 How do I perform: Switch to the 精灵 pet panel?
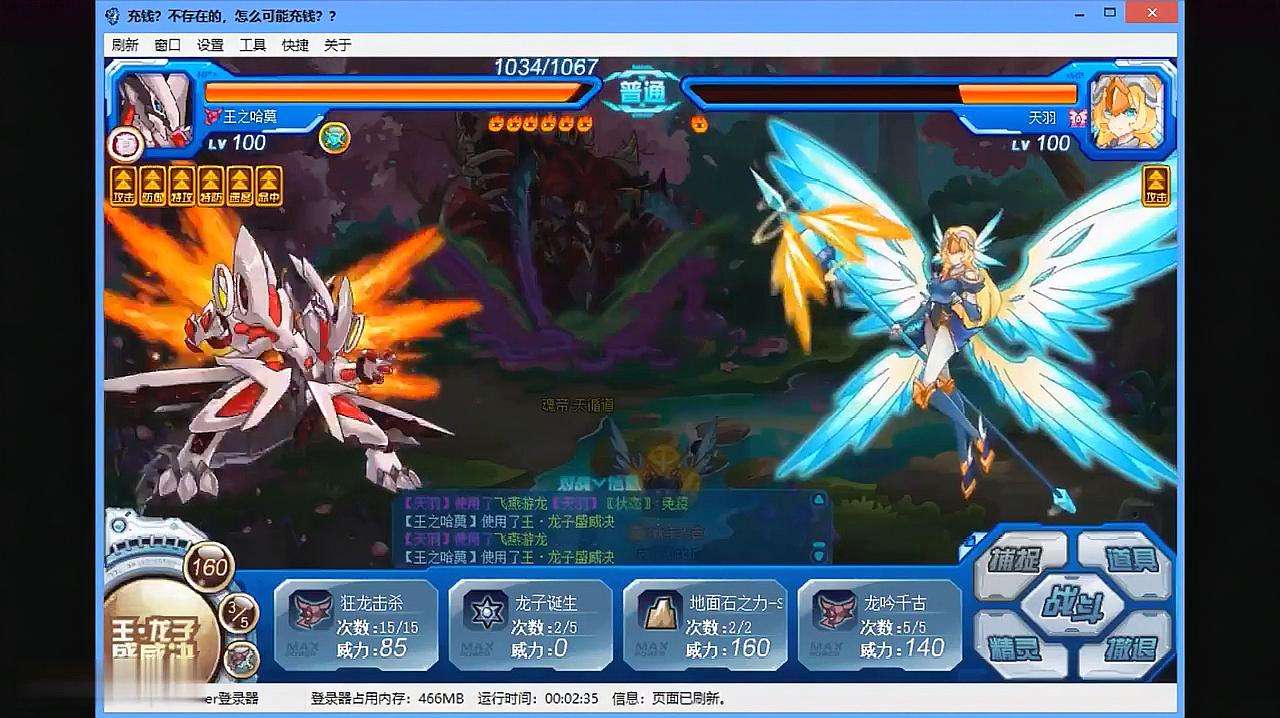(x=1014, y=649)
